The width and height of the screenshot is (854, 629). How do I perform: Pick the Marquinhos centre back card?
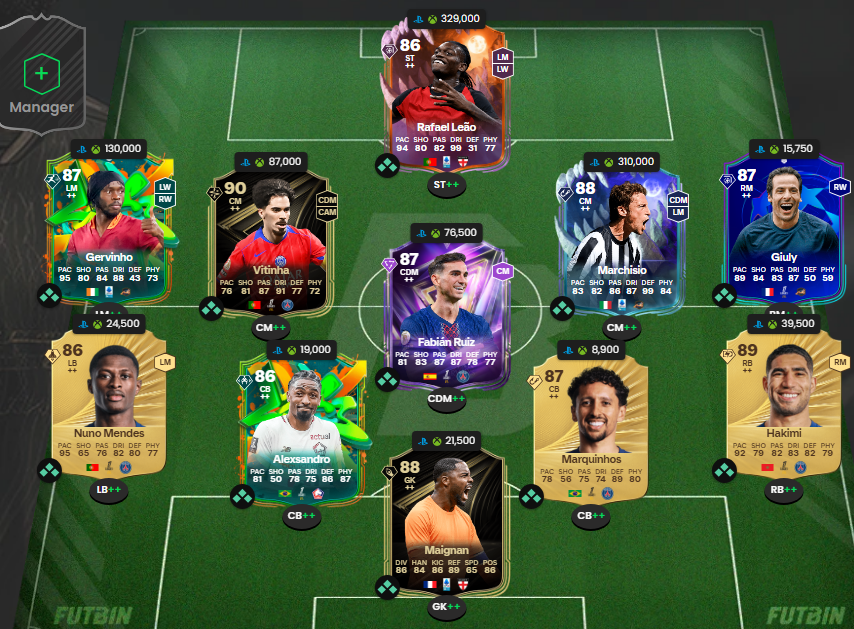[x=590, y=425]
